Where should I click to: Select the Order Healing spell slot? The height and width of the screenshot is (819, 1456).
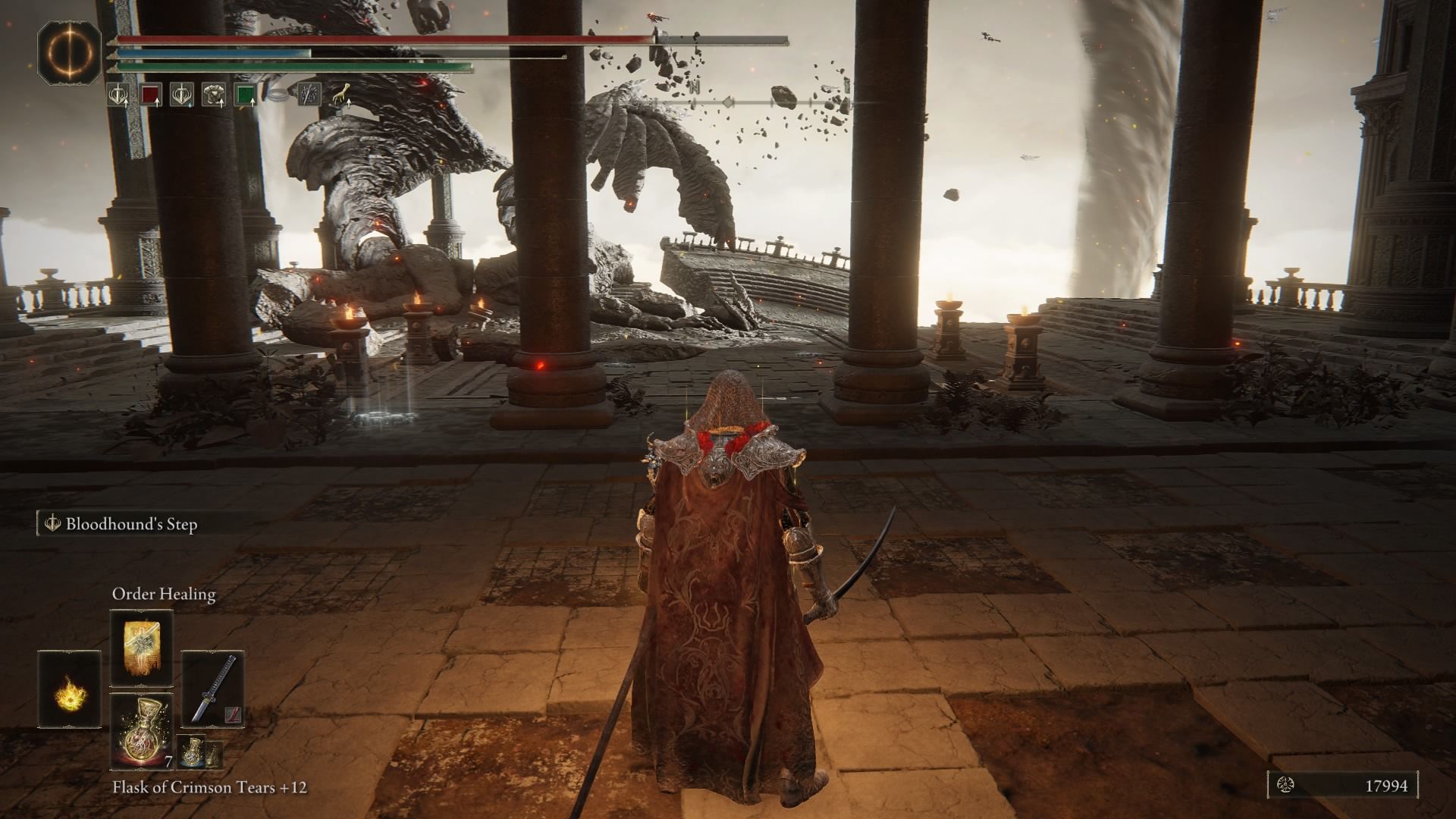(x=142, y=650)
